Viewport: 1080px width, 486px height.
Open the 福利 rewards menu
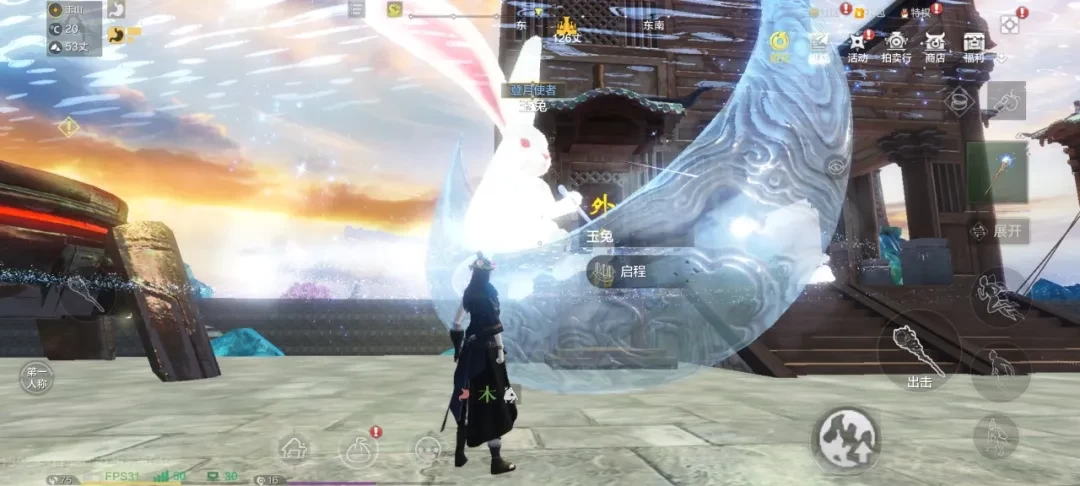[x=974, y=44]
